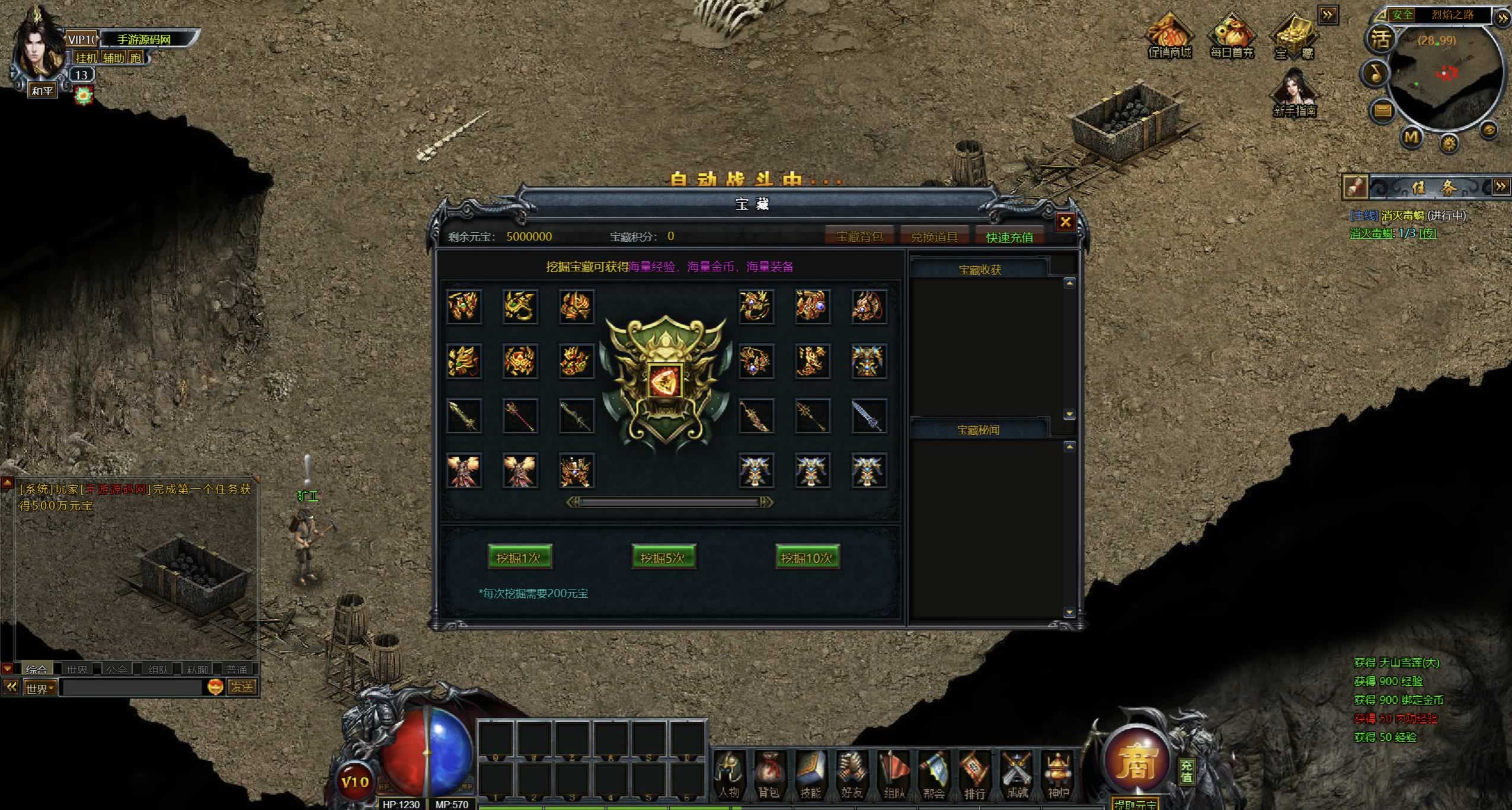Viewport: 1512px width, 810px height.
Task: Open the 人物 character sheet
Action: tap(729, 774)
